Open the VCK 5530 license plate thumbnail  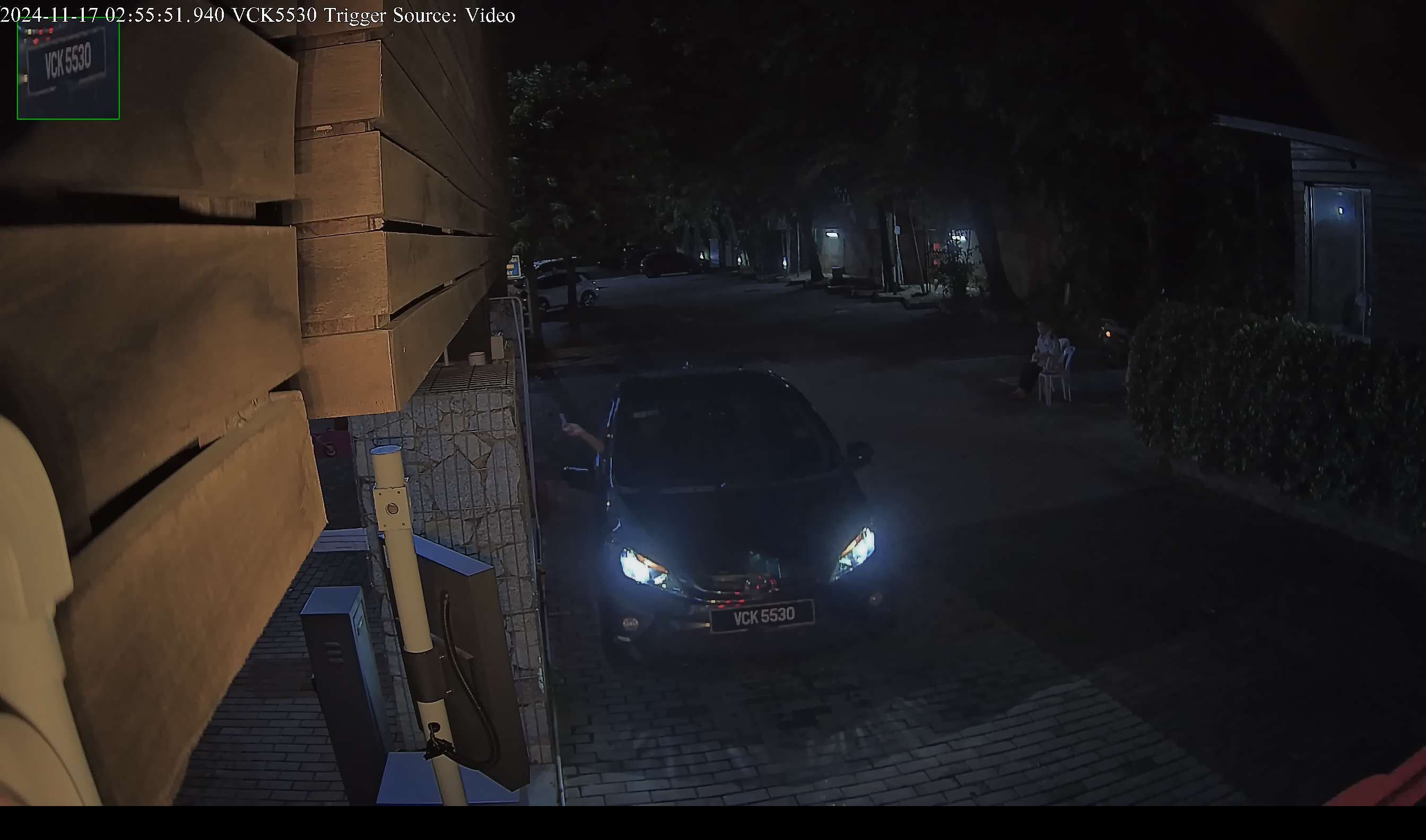[x=68, y=68]
